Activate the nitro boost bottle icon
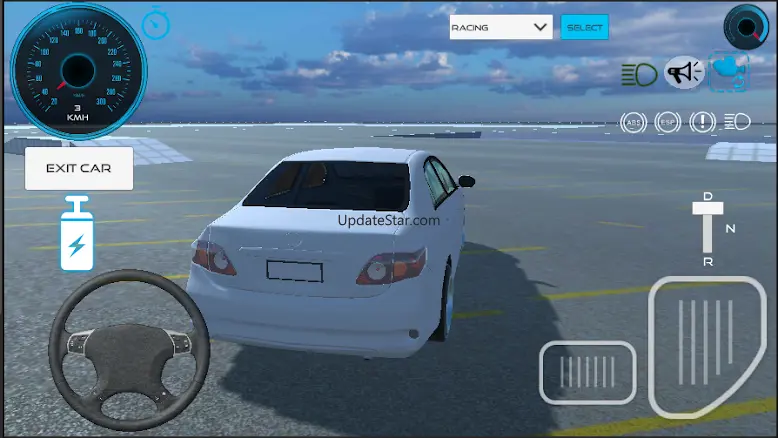Viewport: 778px width, 438px height. pyautogui.click(x=77, y=234)
